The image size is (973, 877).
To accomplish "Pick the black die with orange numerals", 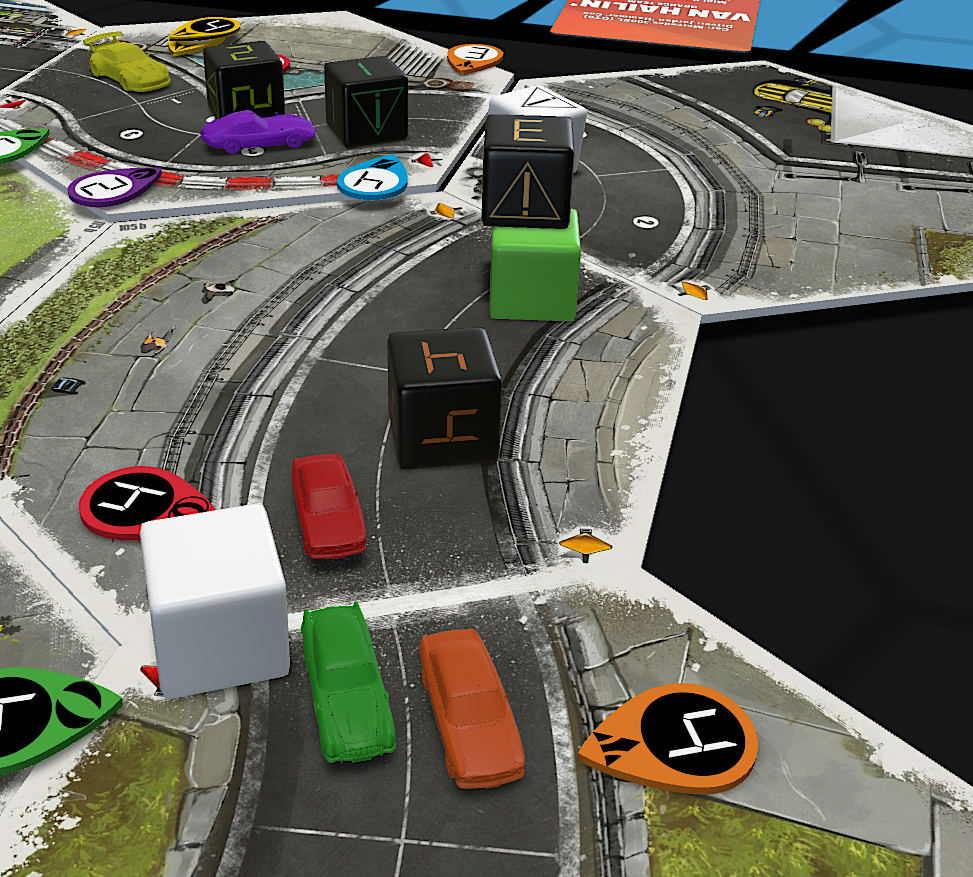I will 444,396.
